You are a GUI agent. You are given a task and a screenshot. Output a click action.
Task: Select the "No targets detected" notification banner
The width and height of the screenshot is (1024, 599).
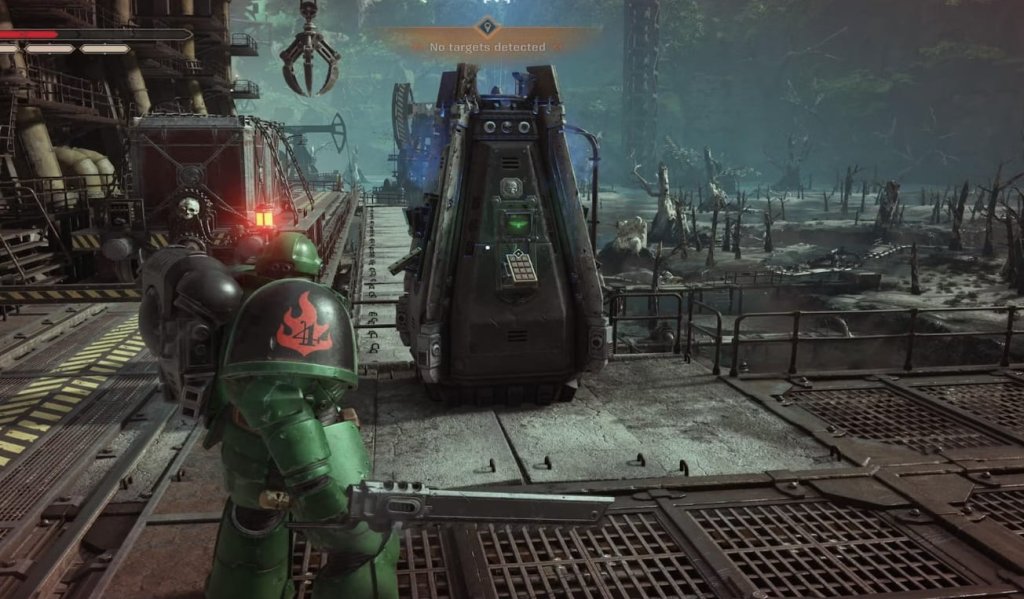(x=488, y=47)
